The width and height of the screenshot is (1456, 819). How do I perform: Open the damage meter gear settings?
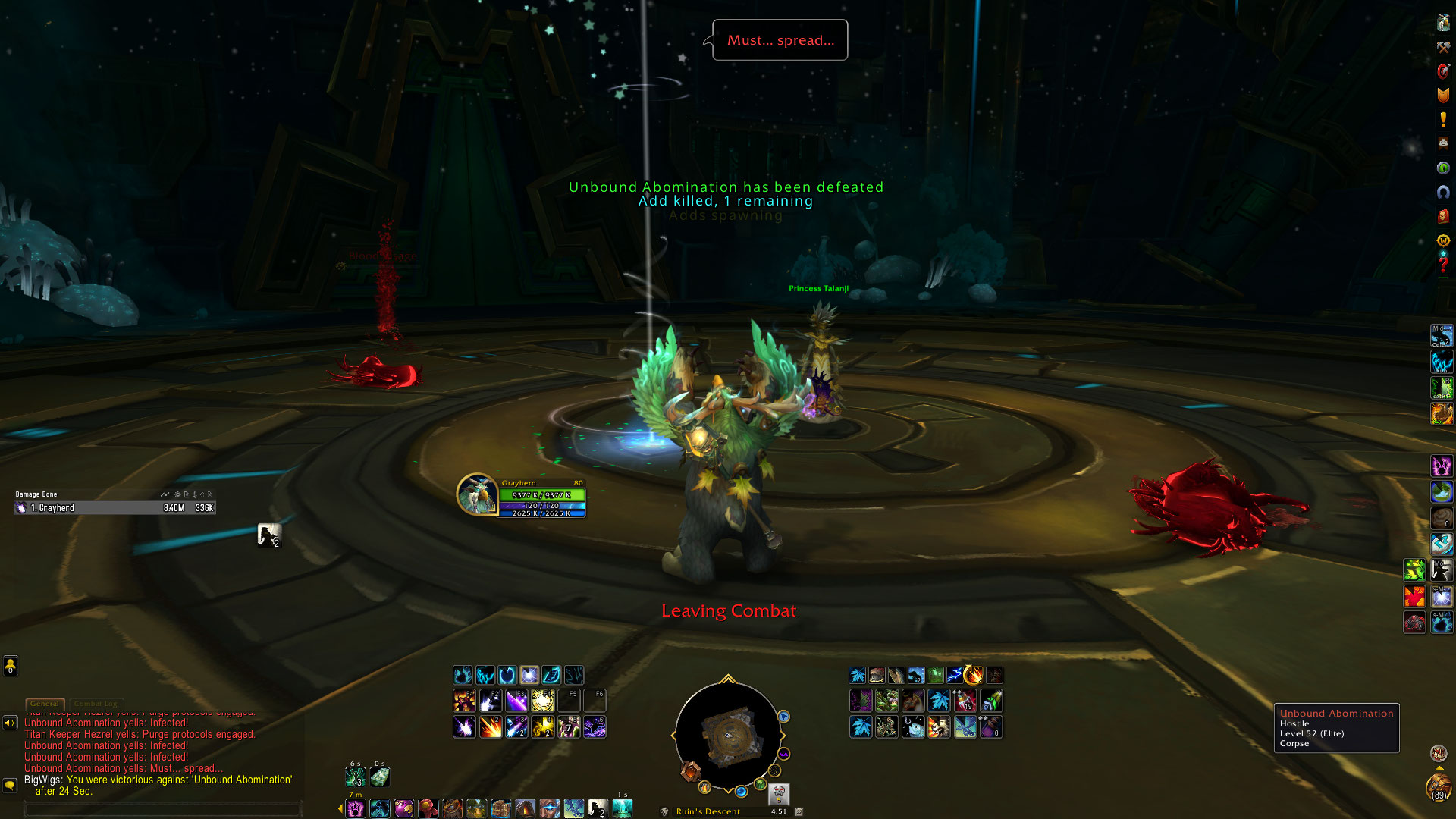point(177,494)
